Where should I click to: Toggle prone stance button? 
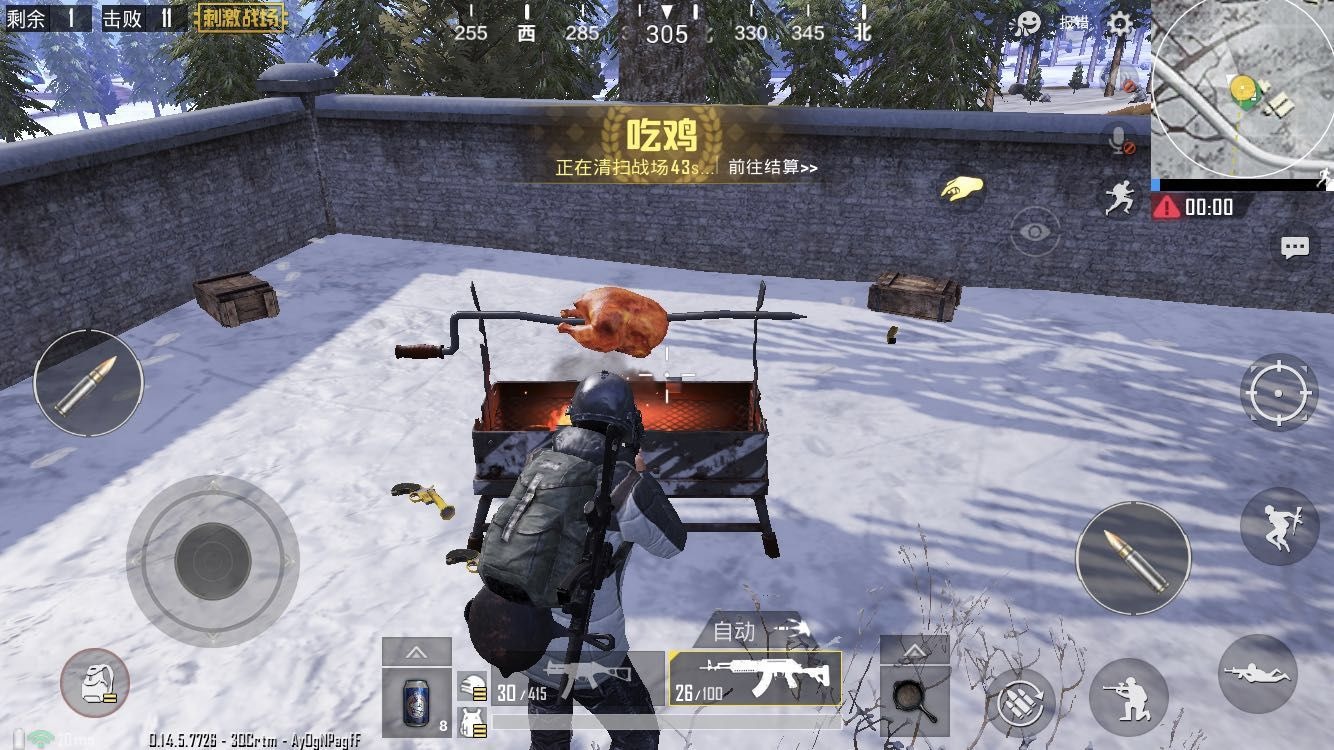coord(1257,674)
